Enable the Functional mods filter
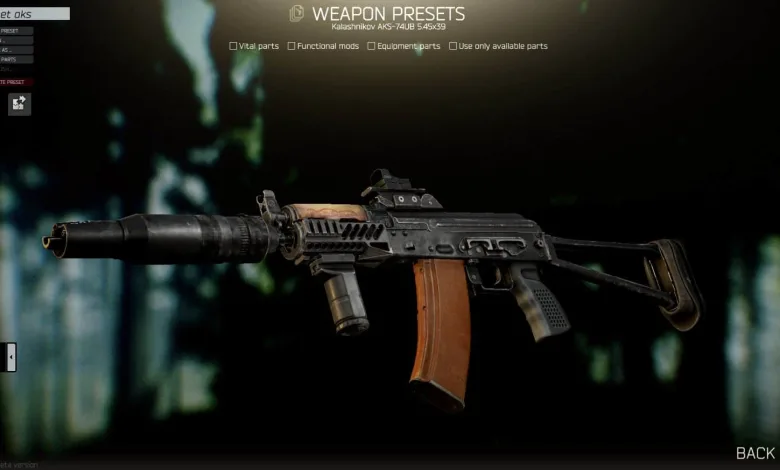 pos(291,46)
